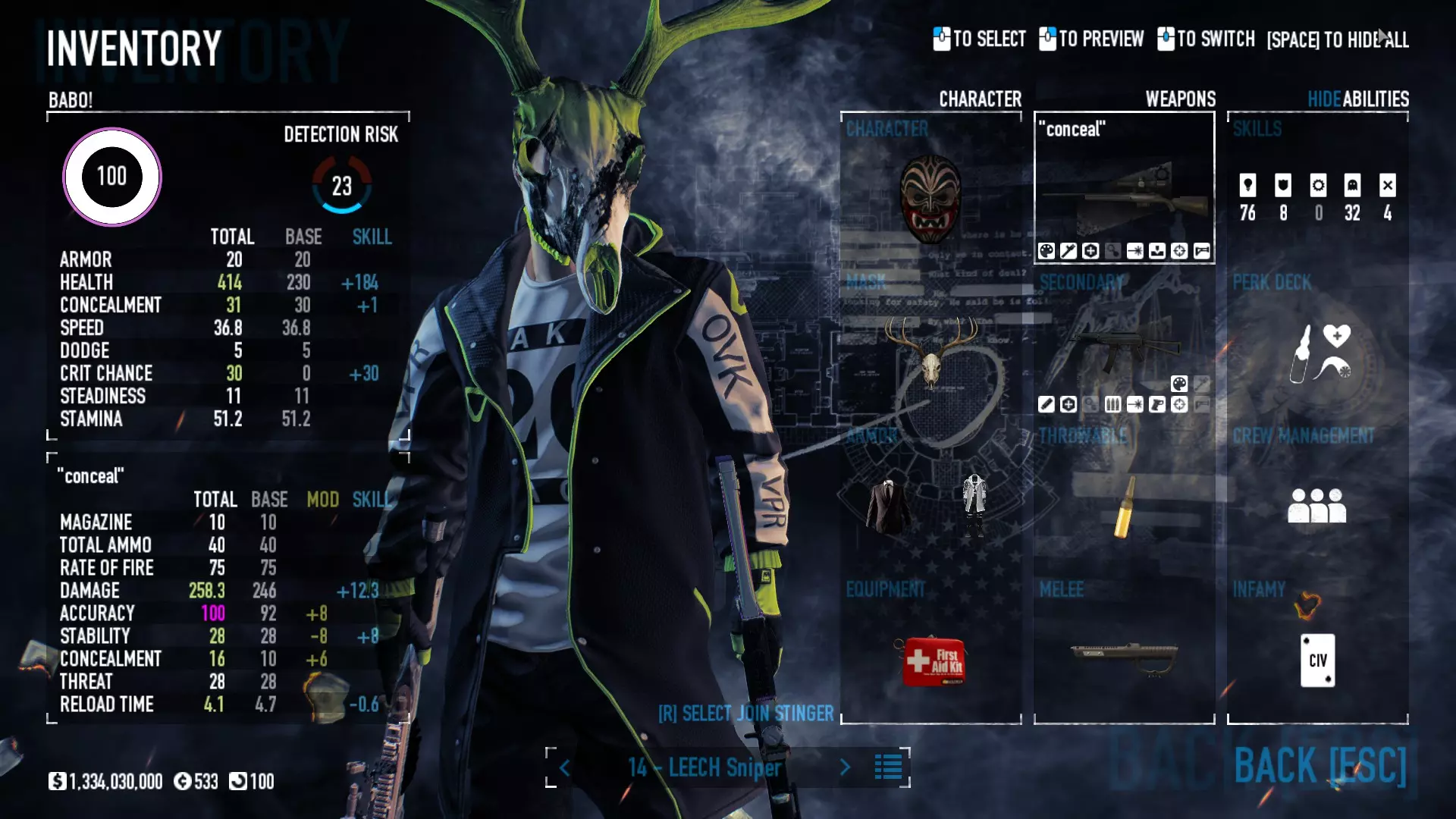Select the LEECH Sniper profile name

click(704, 768)
